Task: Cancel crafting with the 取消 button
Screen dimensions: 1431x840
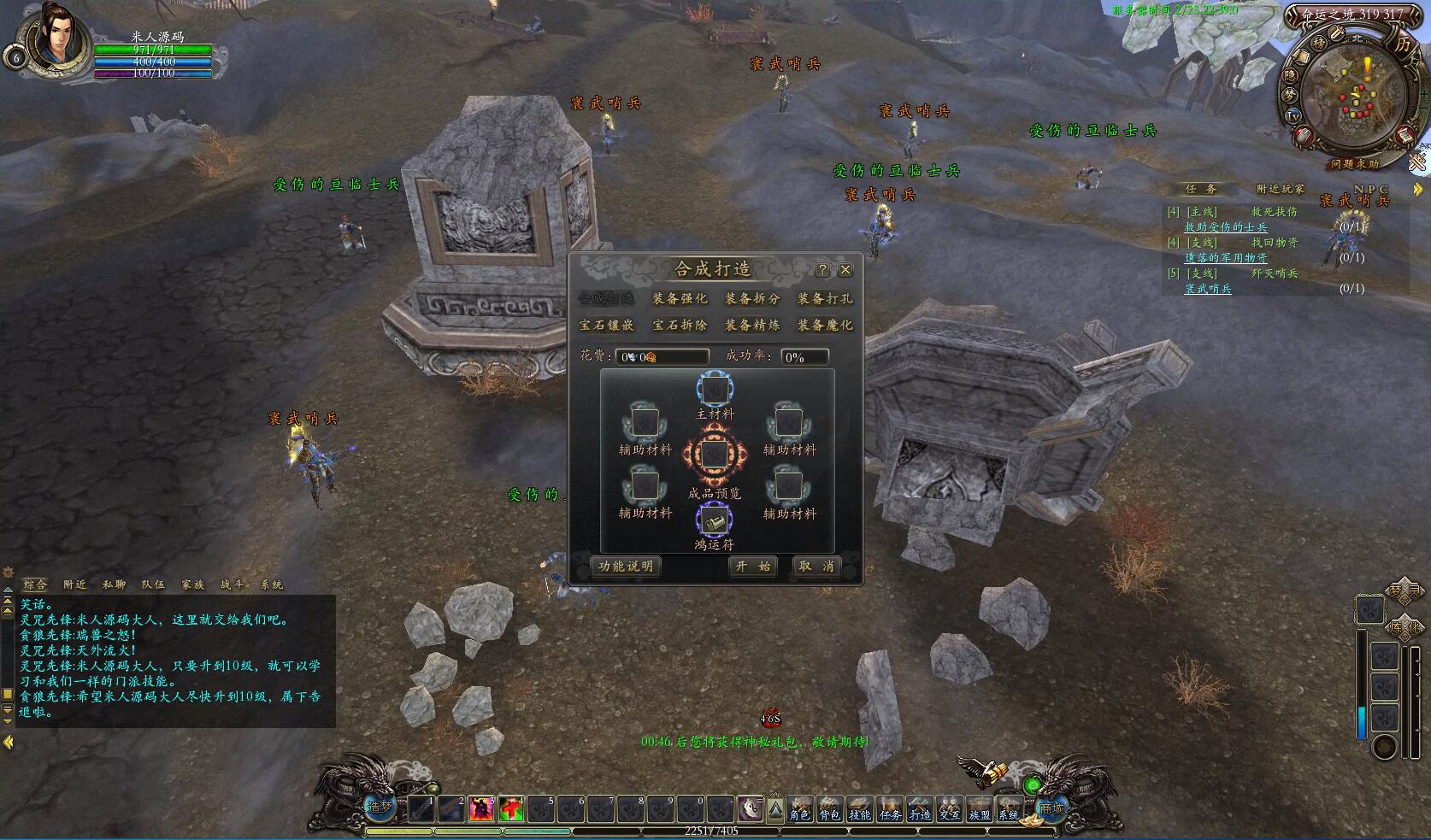Action: pyautogui.click(x=816, y=567)
